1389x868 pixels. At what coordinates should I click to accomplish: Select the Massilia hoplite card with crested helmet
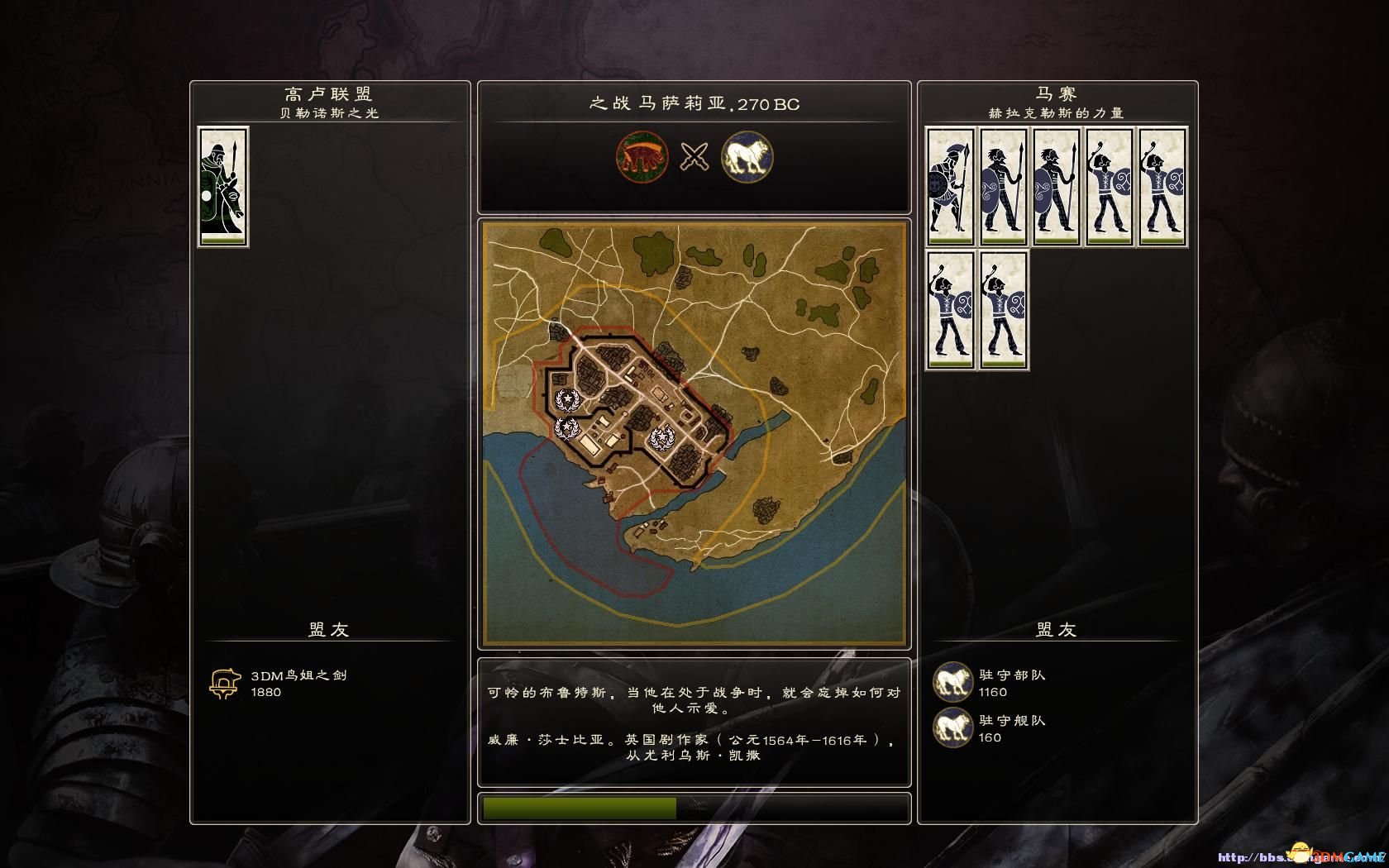pos(949,186)
